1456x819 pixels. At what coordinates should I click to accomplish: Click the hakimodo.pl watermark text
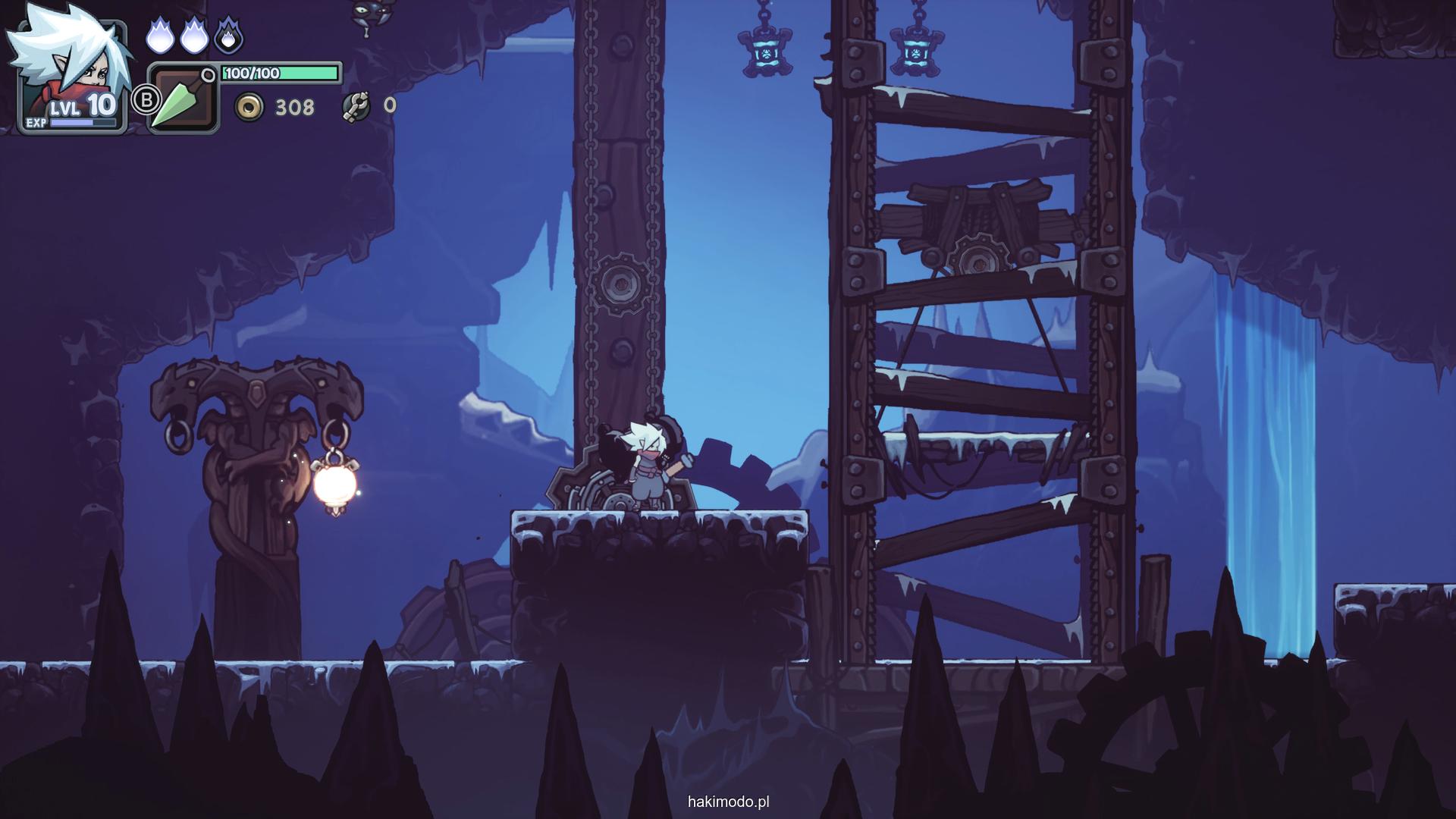click(729, 802)
